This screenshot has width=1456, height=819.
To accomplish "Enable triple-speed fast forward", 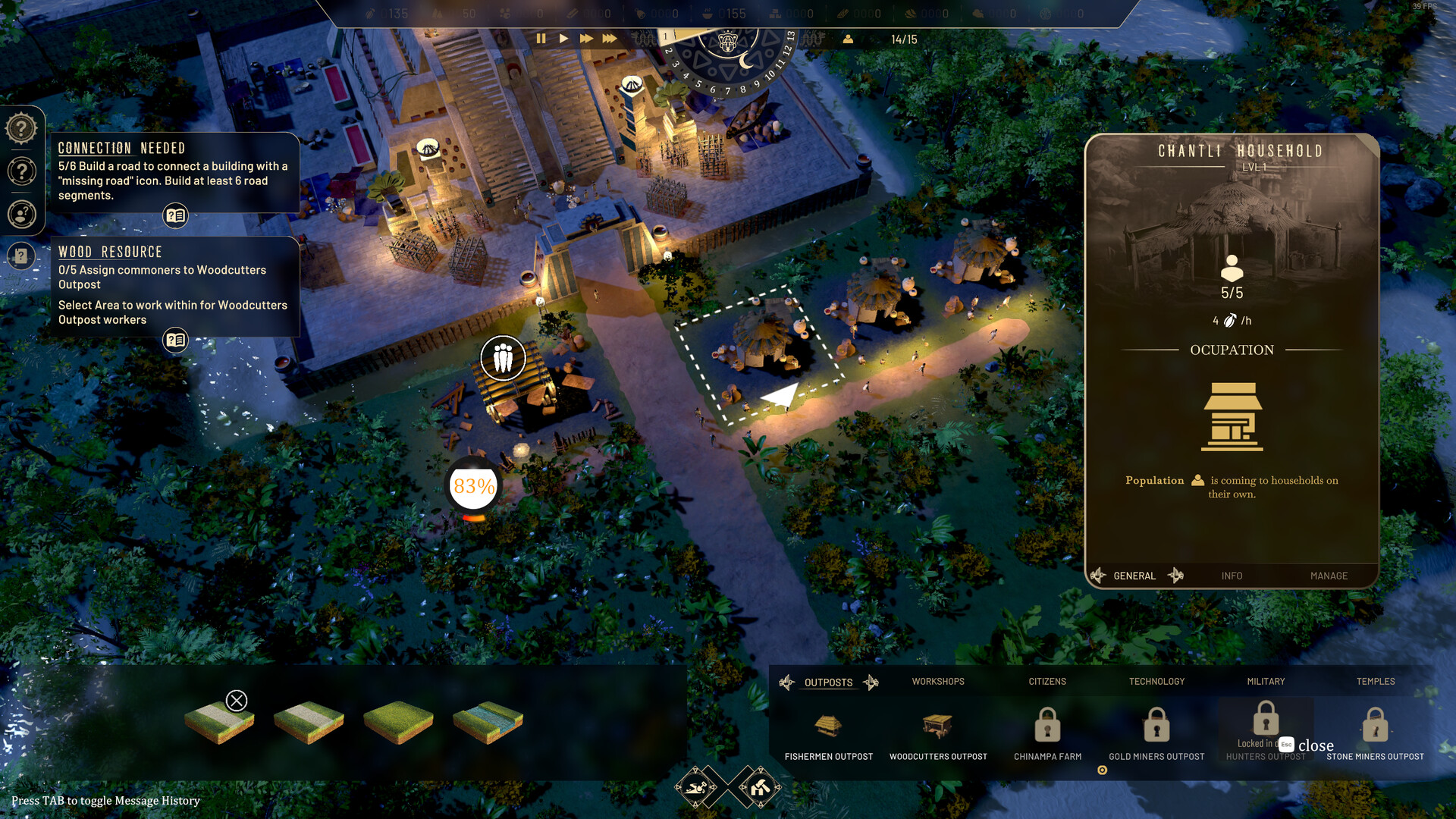I will (610, 37).
